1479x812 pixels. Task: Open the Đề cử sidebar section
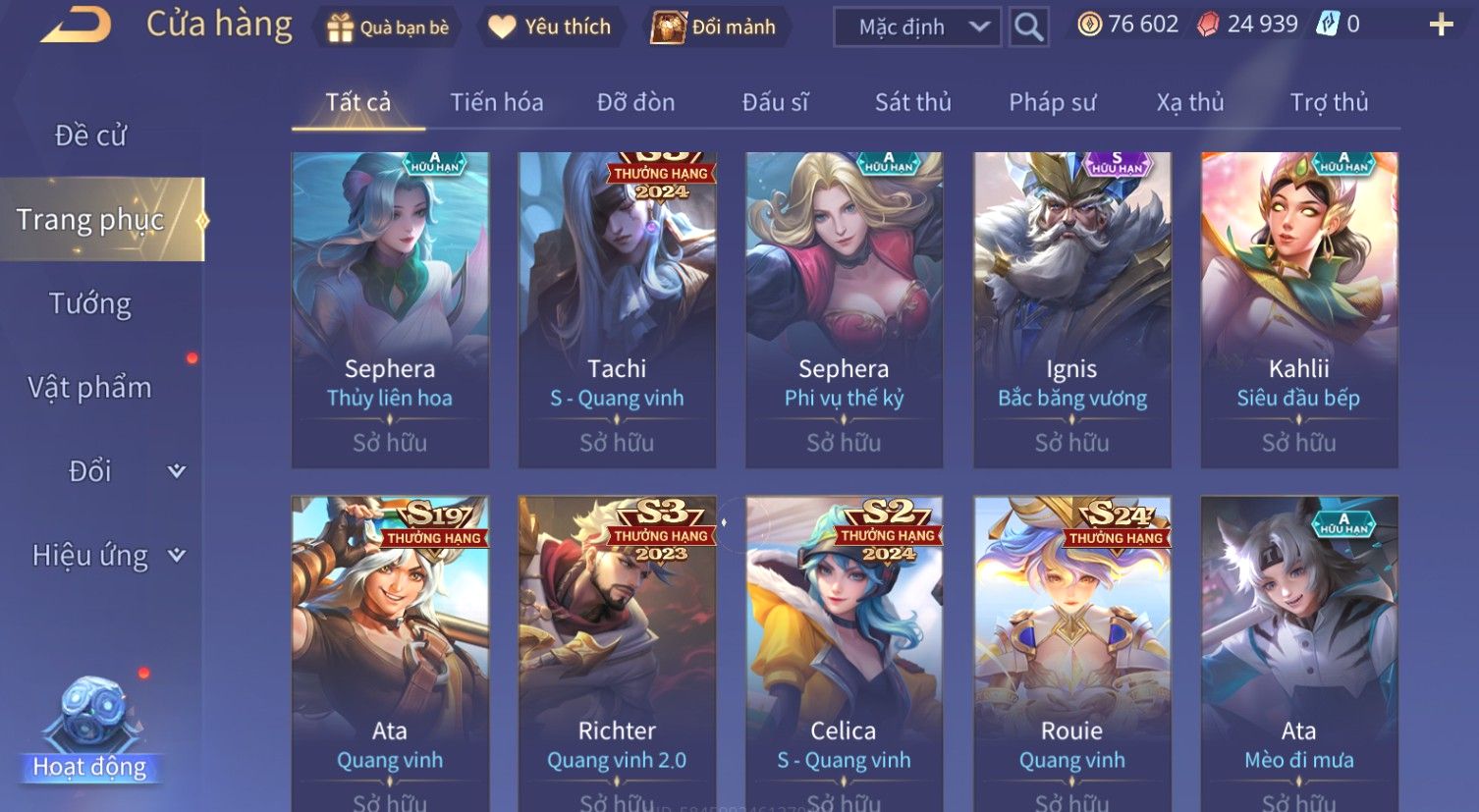point(90,135)
